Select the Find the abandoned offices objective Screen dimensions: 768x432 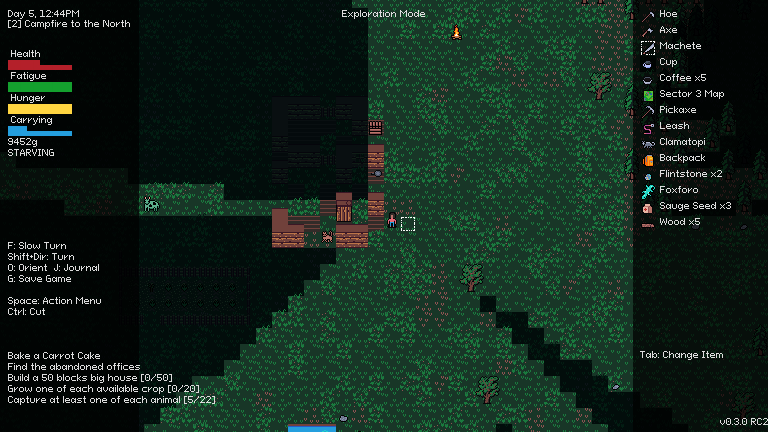tap(73, 367)
